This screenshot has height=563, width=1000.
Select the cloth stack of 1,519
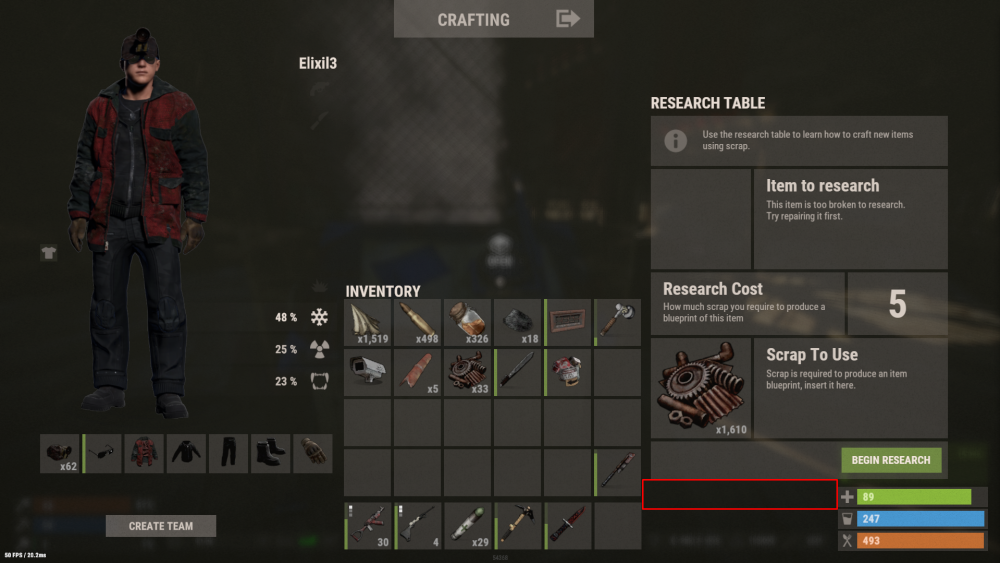click(x=368, y=323)
